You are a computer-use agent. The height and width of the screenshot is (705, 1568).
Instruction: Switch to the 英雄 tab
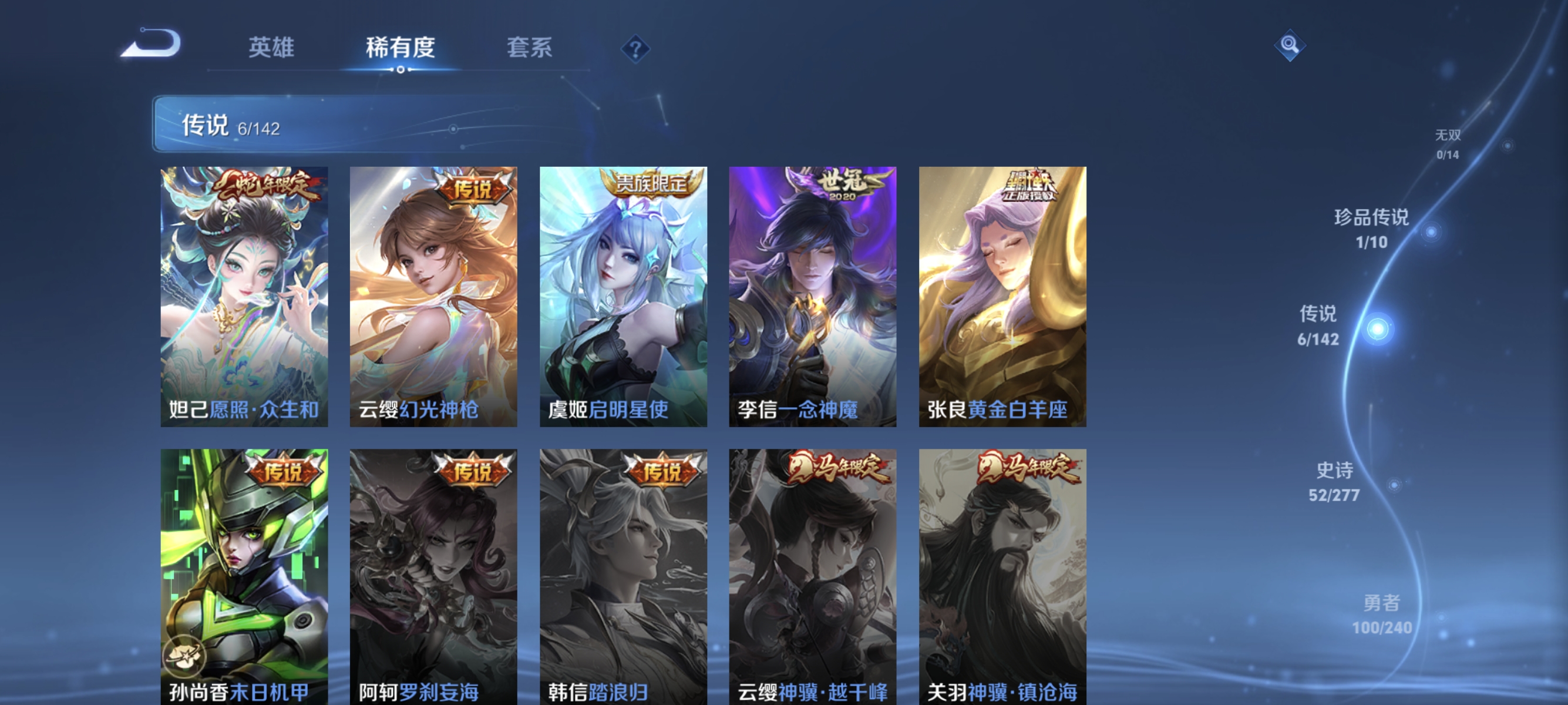pyautogui.click(x=270, y=49)
